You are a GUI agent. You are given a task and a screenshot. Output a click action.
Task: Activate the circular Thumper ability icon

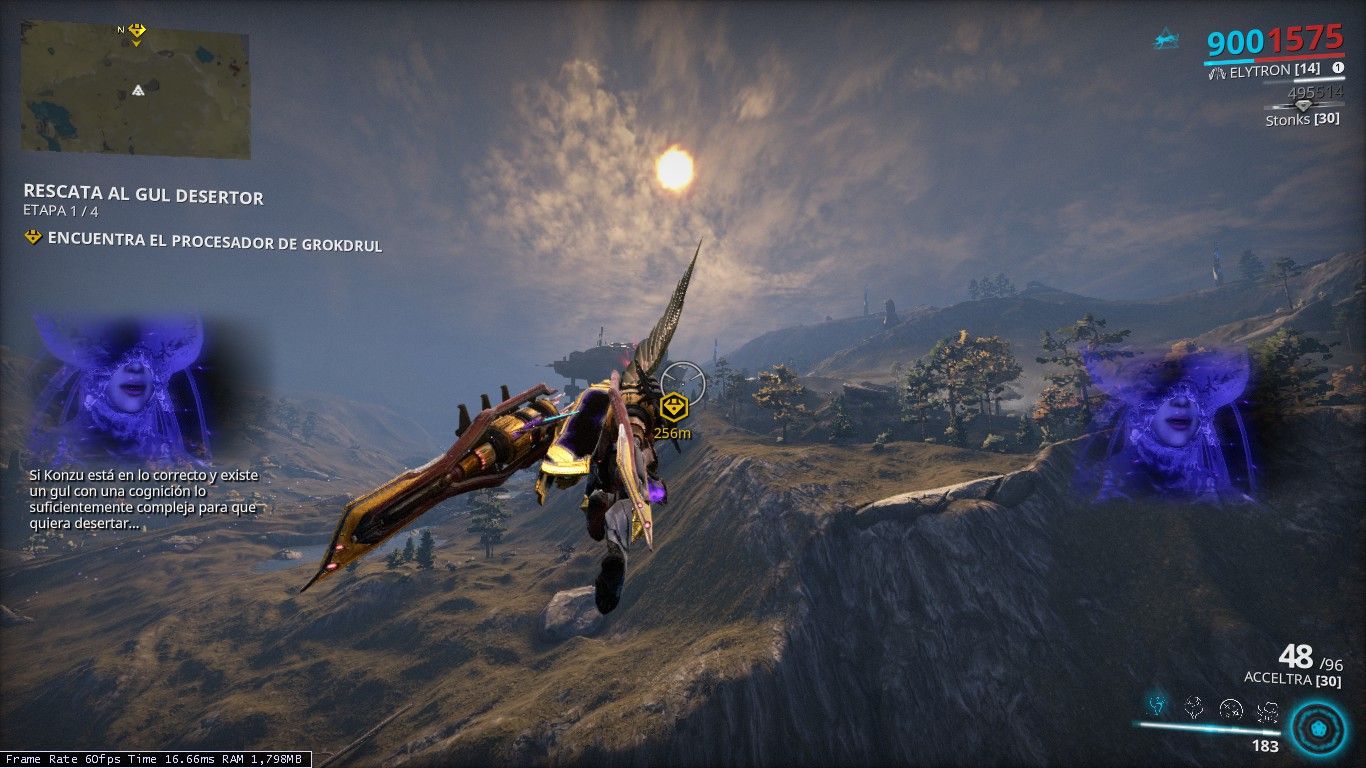point(1231,707)
